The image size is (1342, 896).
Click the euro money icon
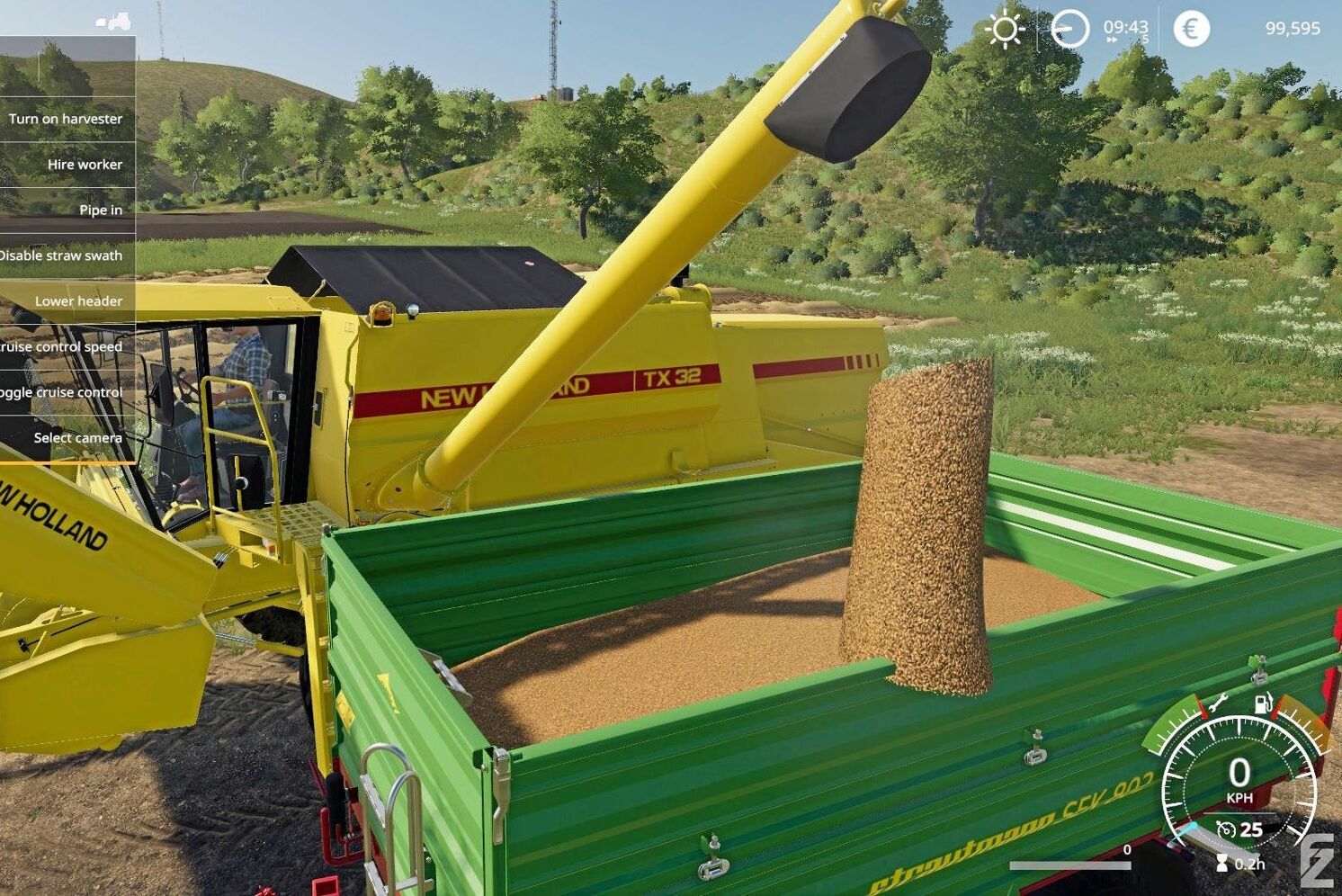[1191, 29]
